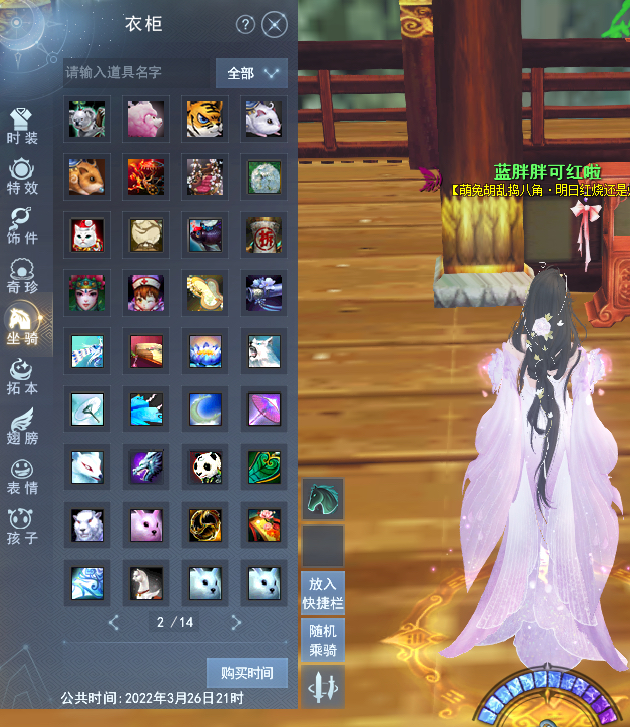630x727 pixels.
Task: Open the wardrobe help question mark
Action: (245, 25)
